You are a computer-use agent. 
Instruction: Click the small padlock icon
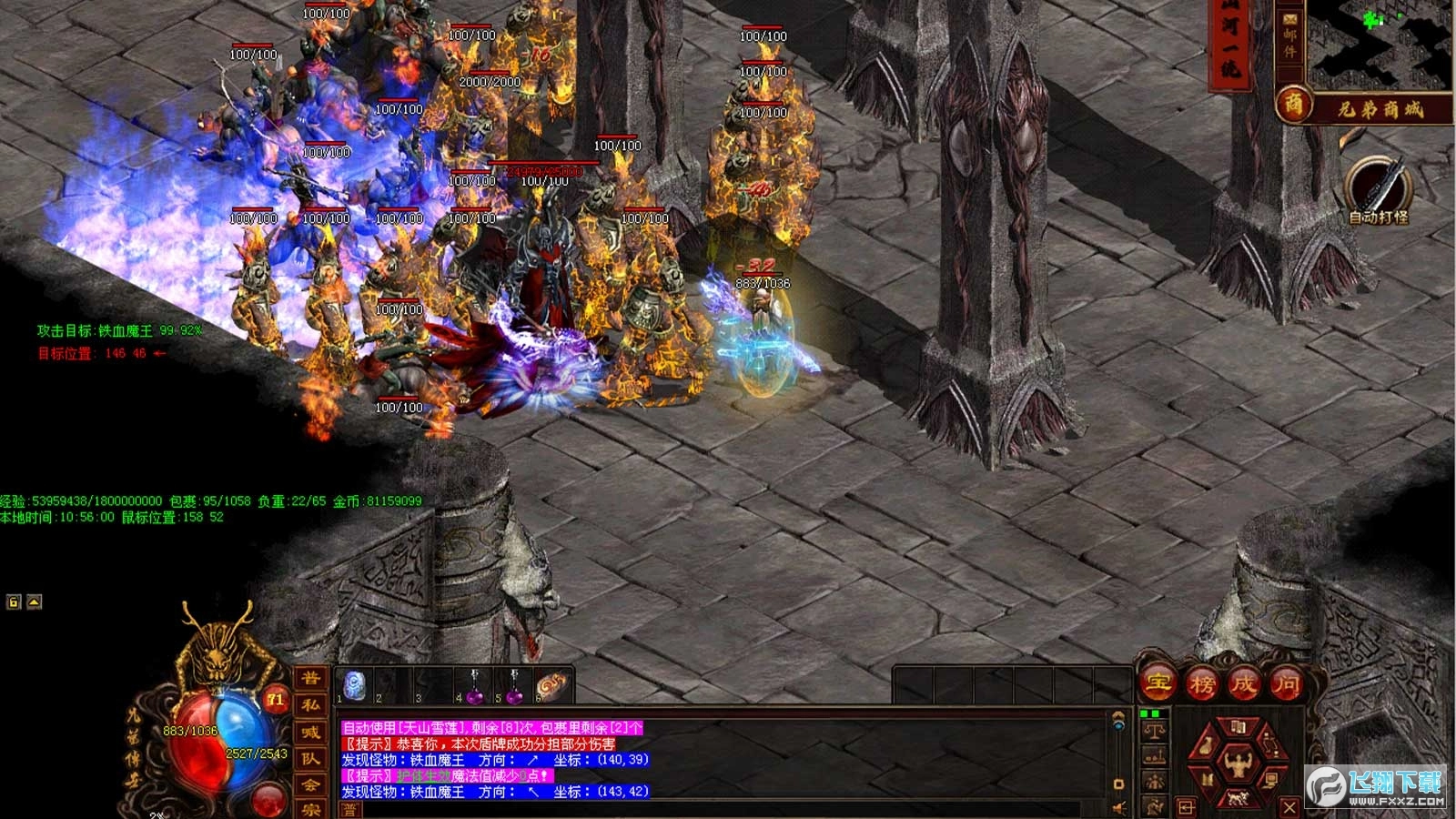(x=14, y=602)
